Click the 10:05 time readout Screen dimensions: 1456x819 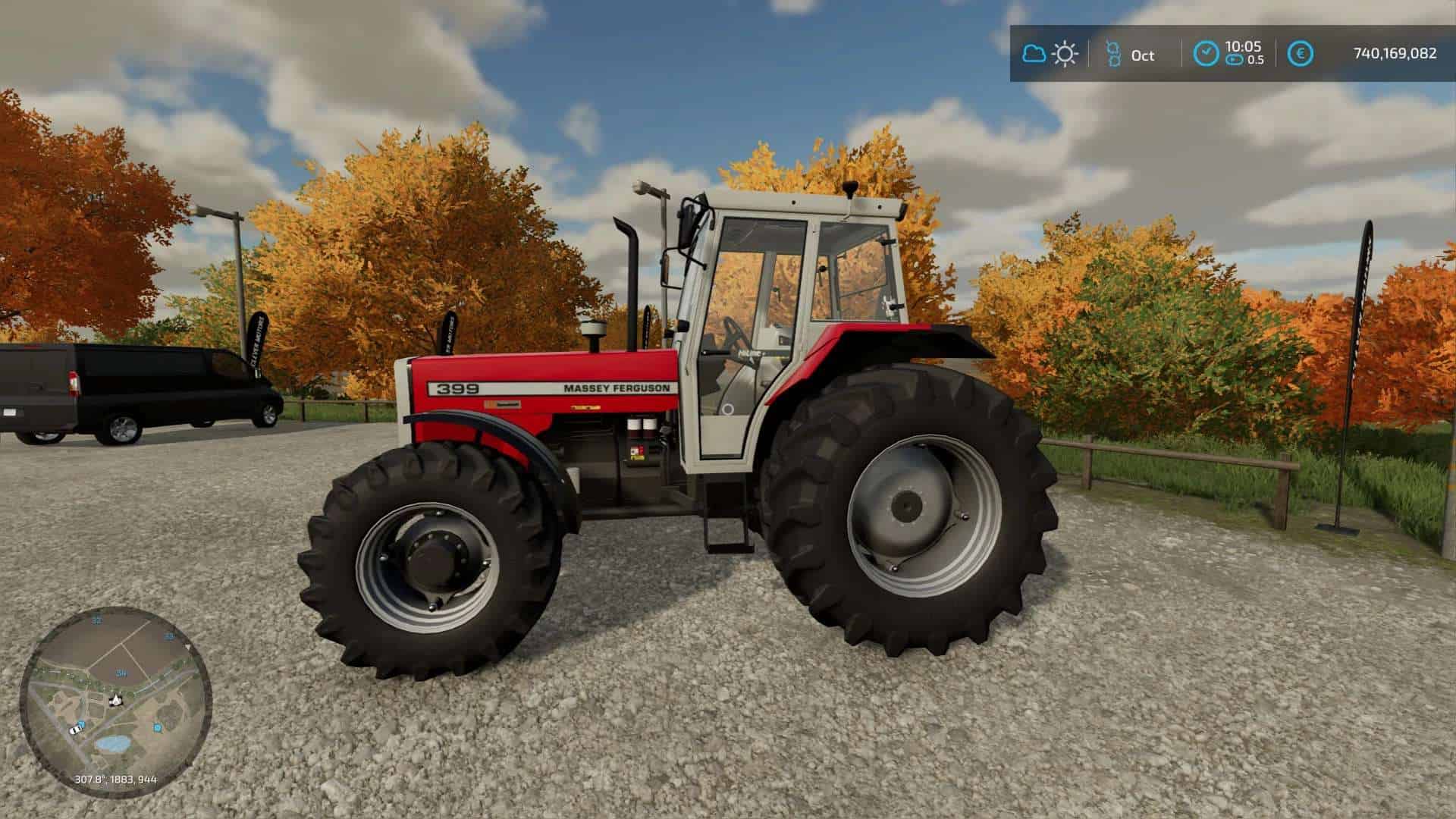(1242, 45)
